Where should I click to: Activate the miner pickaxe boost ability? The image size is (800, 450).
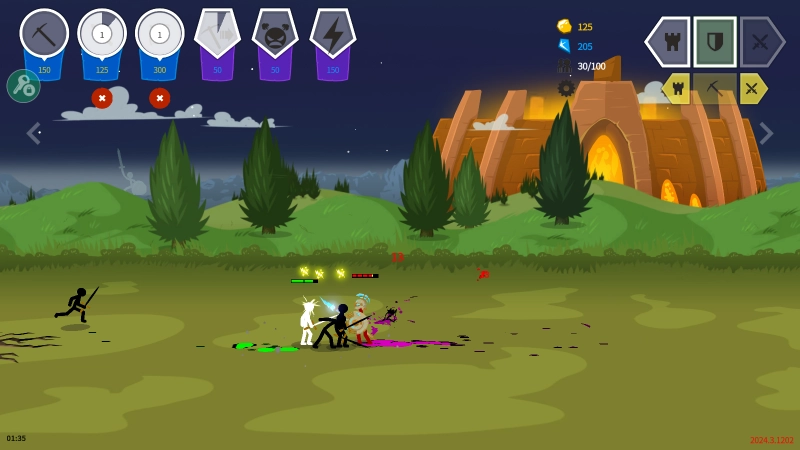(217, 35)
